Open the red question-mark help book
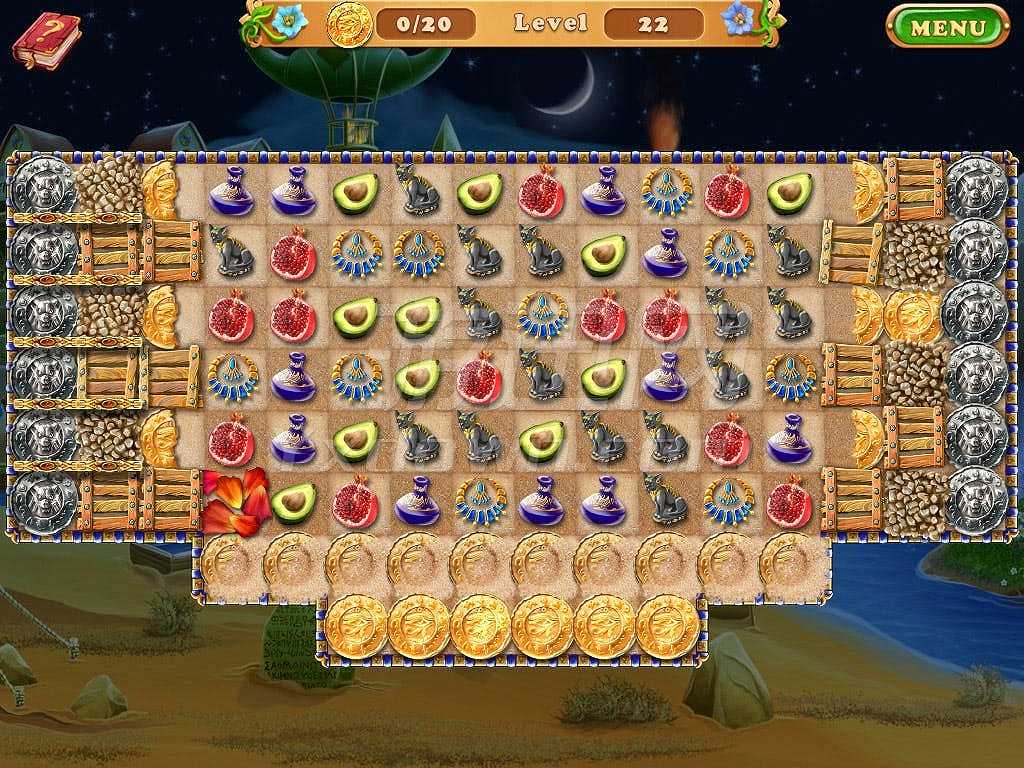The width and height of the screenshot is (1024, 768). click(46, 40)
